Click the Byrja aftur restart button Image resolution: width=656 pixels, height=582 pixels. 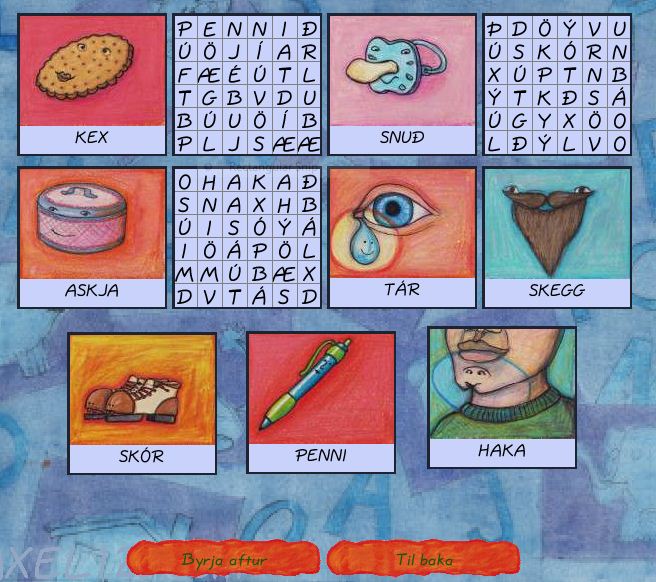coord(224,559)
